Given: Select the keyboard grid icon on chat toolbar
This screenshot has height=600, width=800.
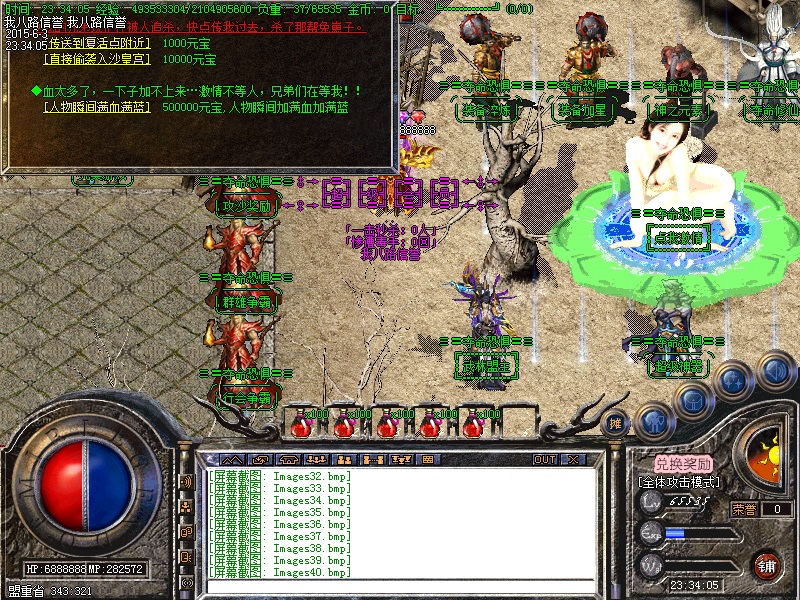Looking at the screenshot, I should click(428, 459).
